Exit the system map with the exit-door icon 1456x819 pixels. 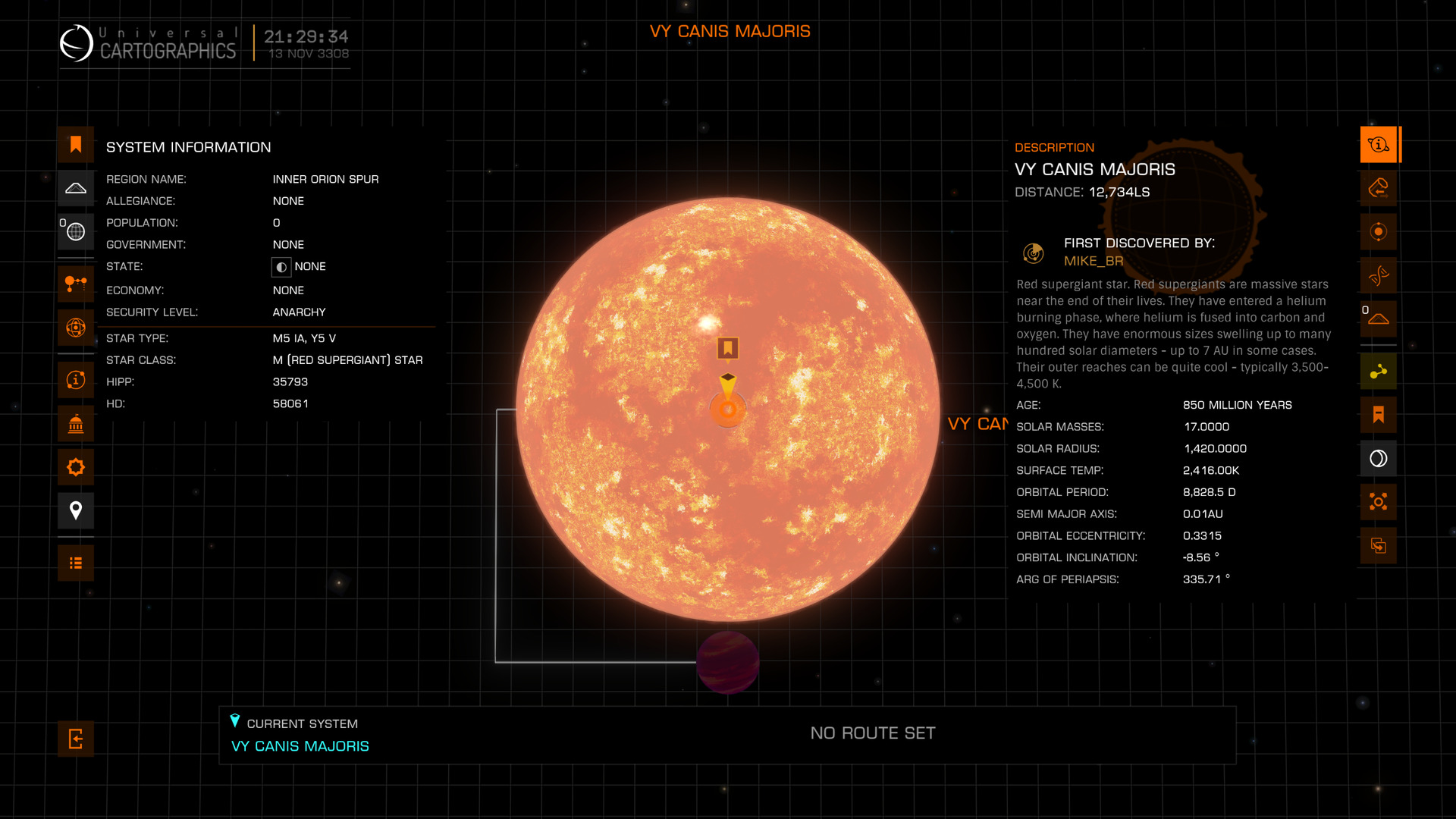(x=76, y=739)
